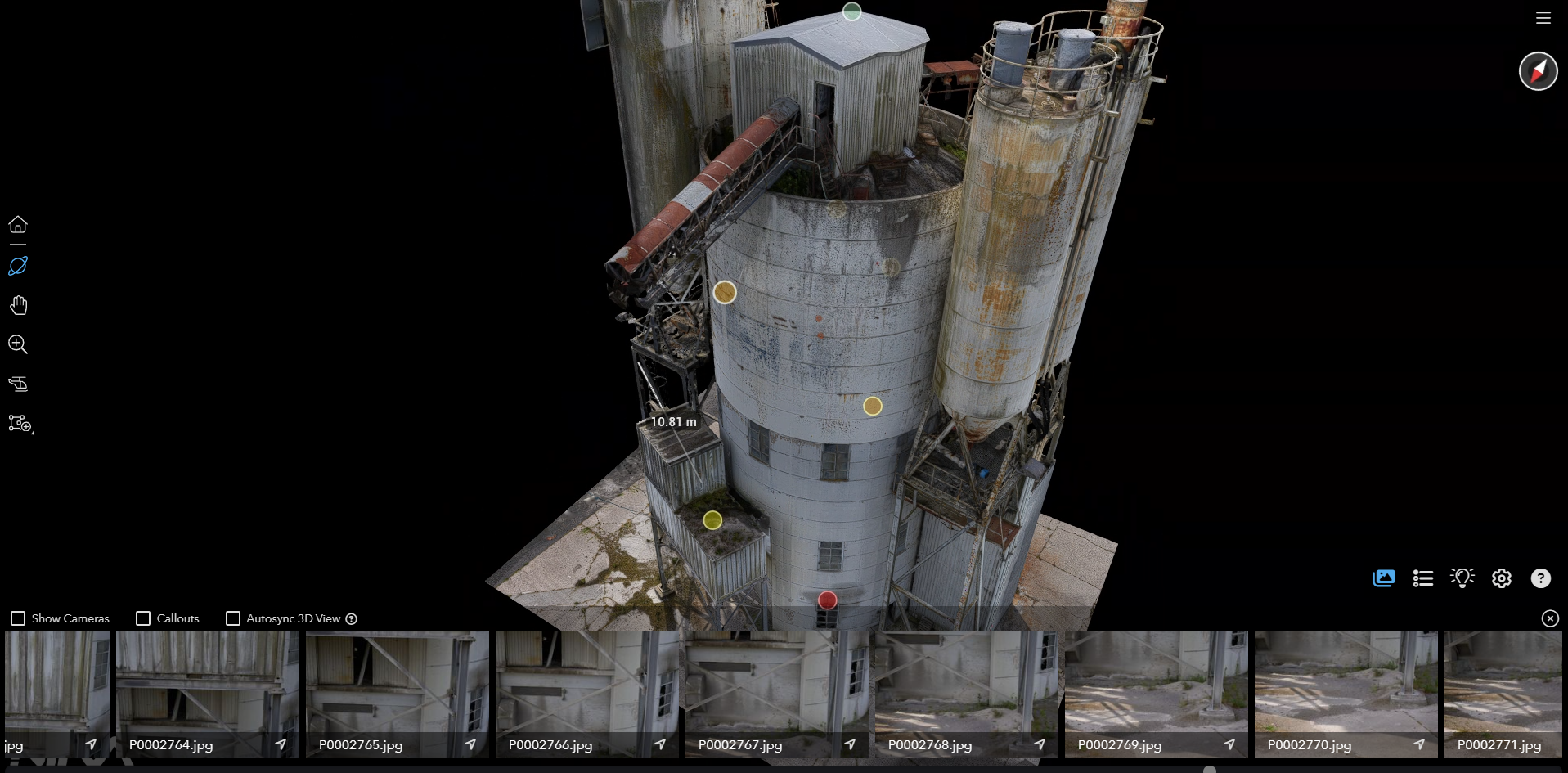
Task: Select the orbit navigation tool
Action: tap(18, 266)
